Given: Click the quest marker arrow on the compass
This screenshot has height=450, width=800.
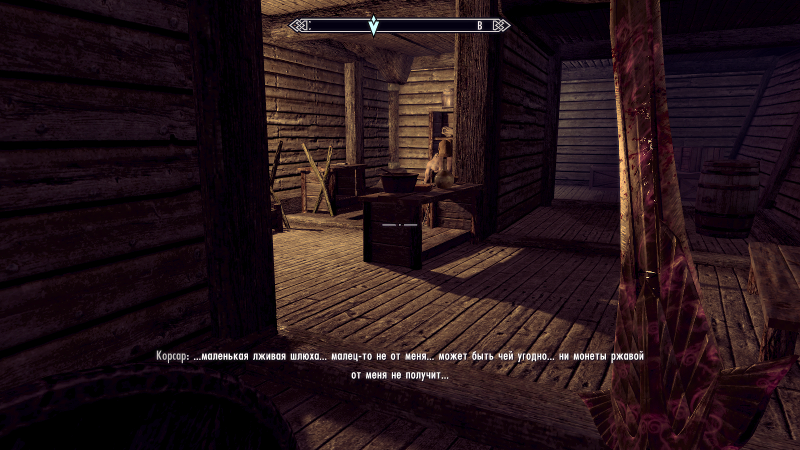Looking at the screenshot, I should tap(373, 26).
